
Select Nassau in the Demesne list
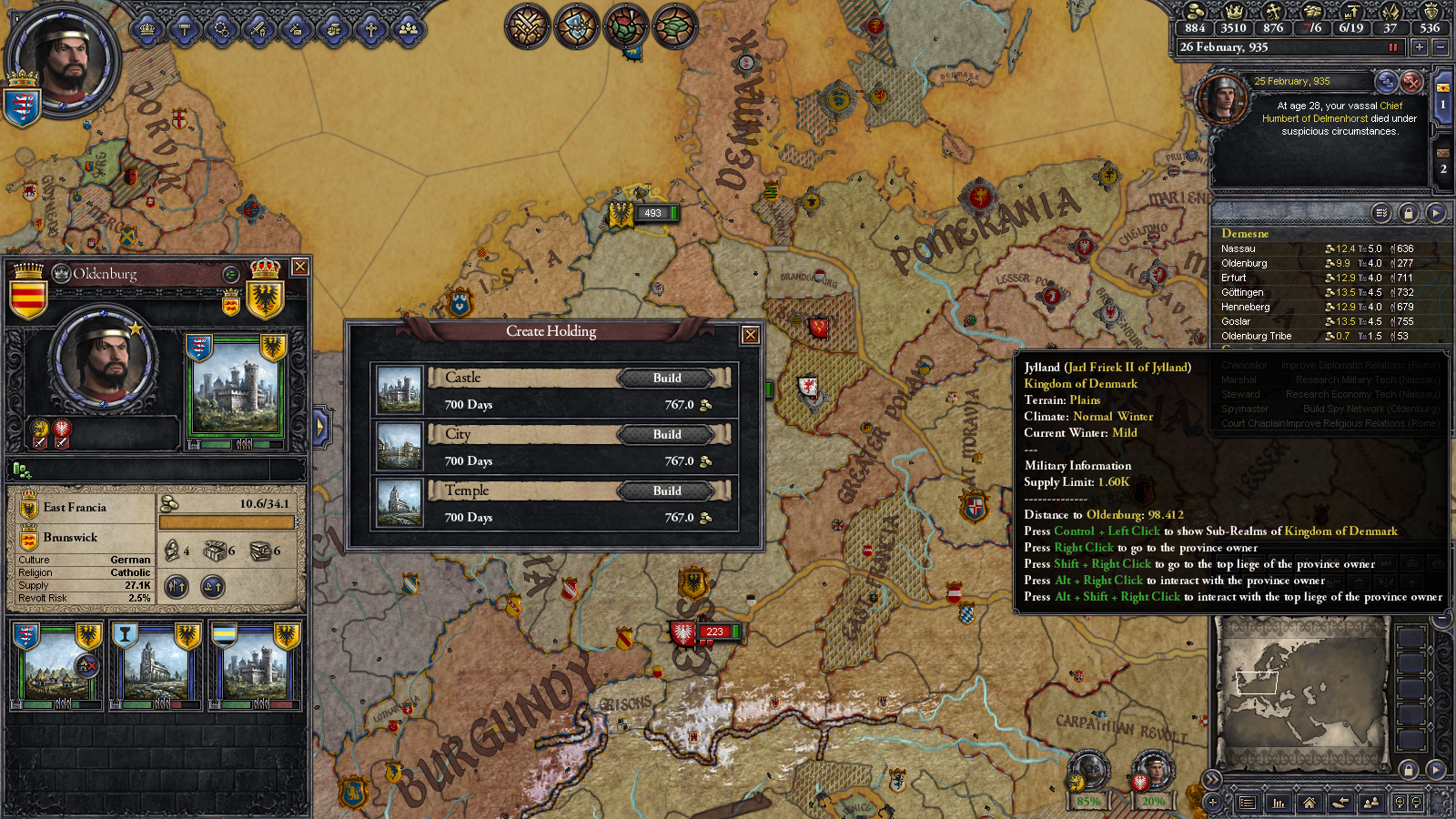(x=1239, y=248)
